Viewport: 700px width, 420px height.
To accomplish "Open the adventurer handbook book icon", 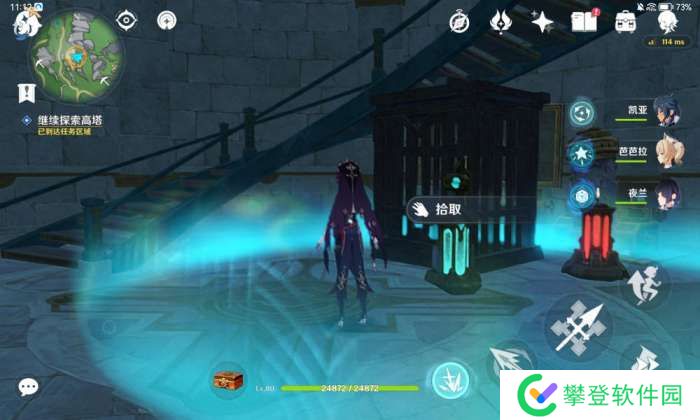I will tap(584, 21).
